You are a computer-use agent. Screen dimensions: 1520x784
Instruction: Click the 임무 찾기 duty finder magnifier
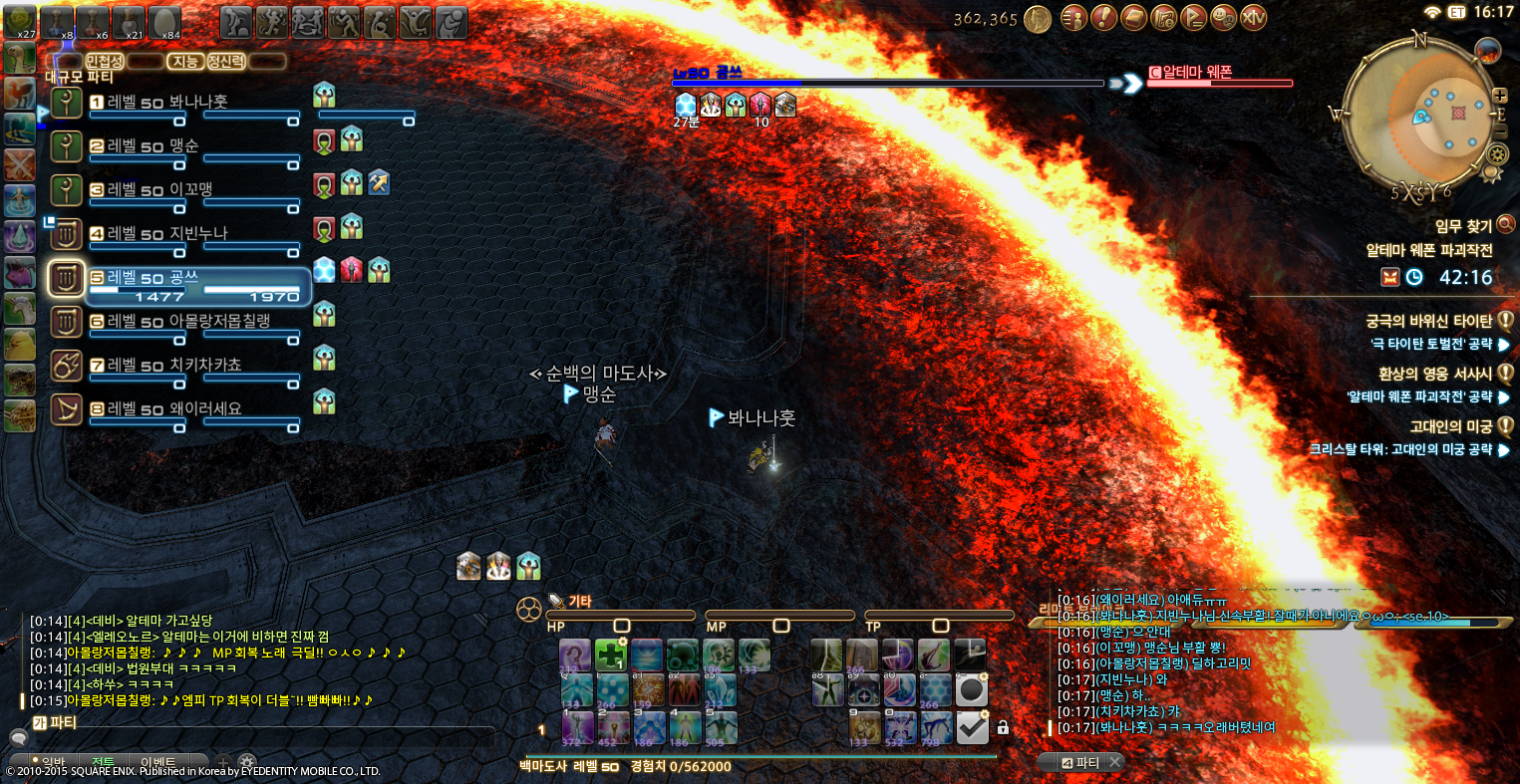pos(1505,224)
